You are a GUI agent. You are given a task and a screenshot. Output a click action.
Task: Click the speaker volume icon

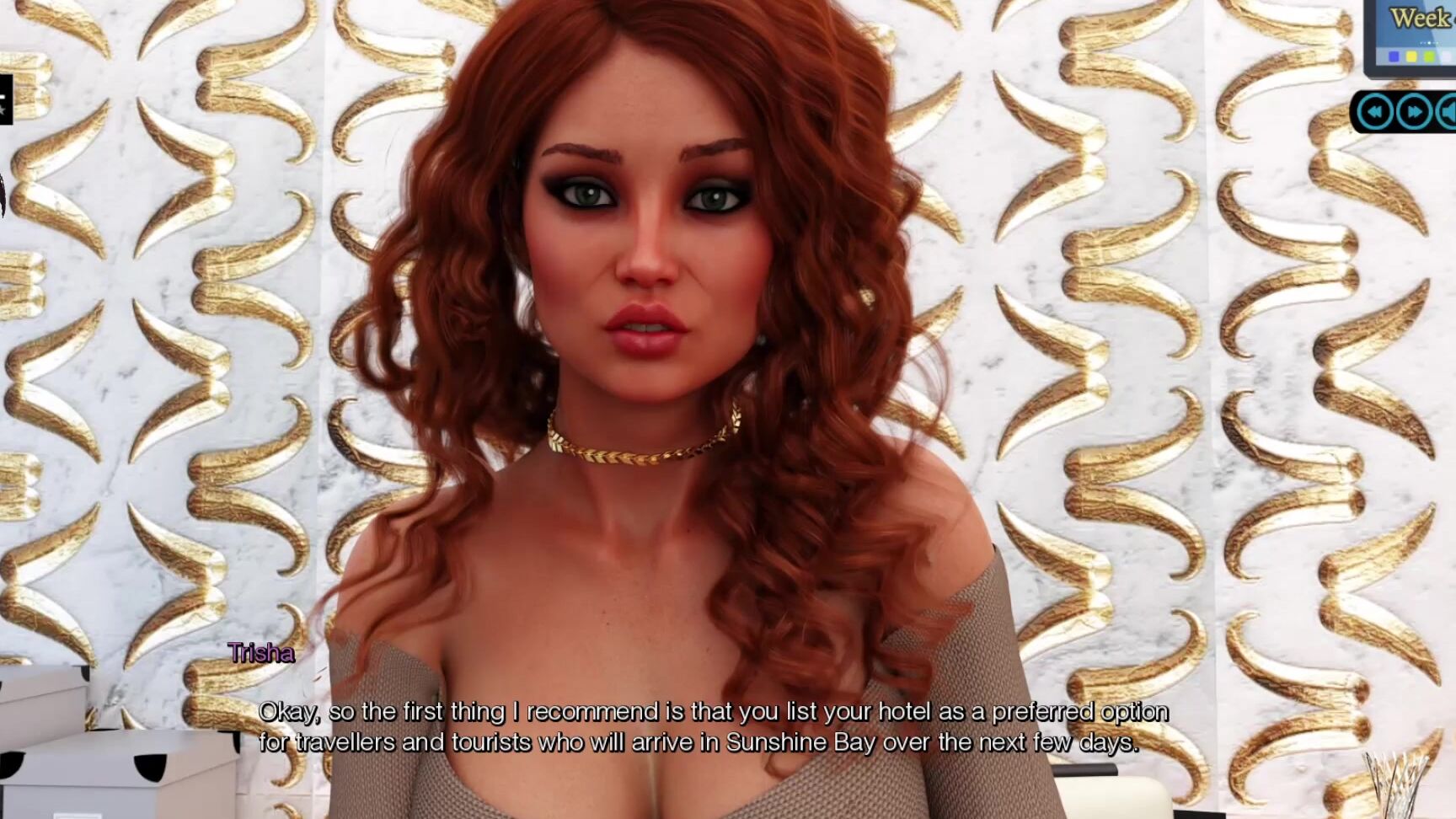coord(1449,111)
